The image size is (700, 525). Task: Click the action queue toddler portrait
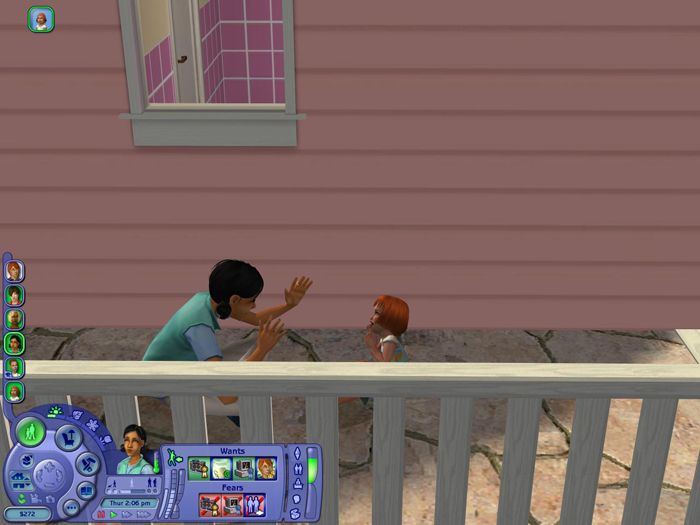[x=41, y=19]
